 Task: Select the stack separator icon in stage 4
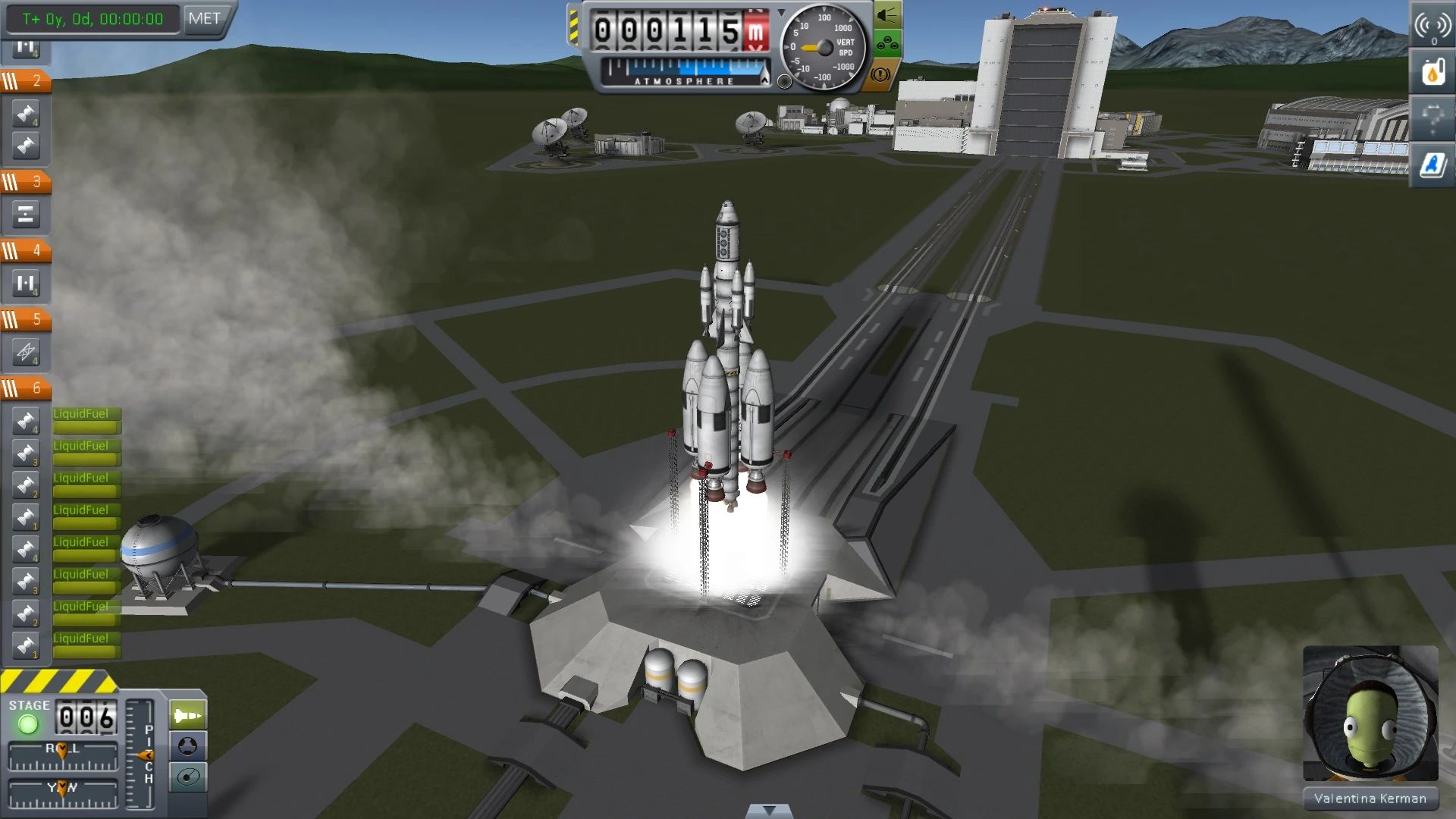pos(27,282)
